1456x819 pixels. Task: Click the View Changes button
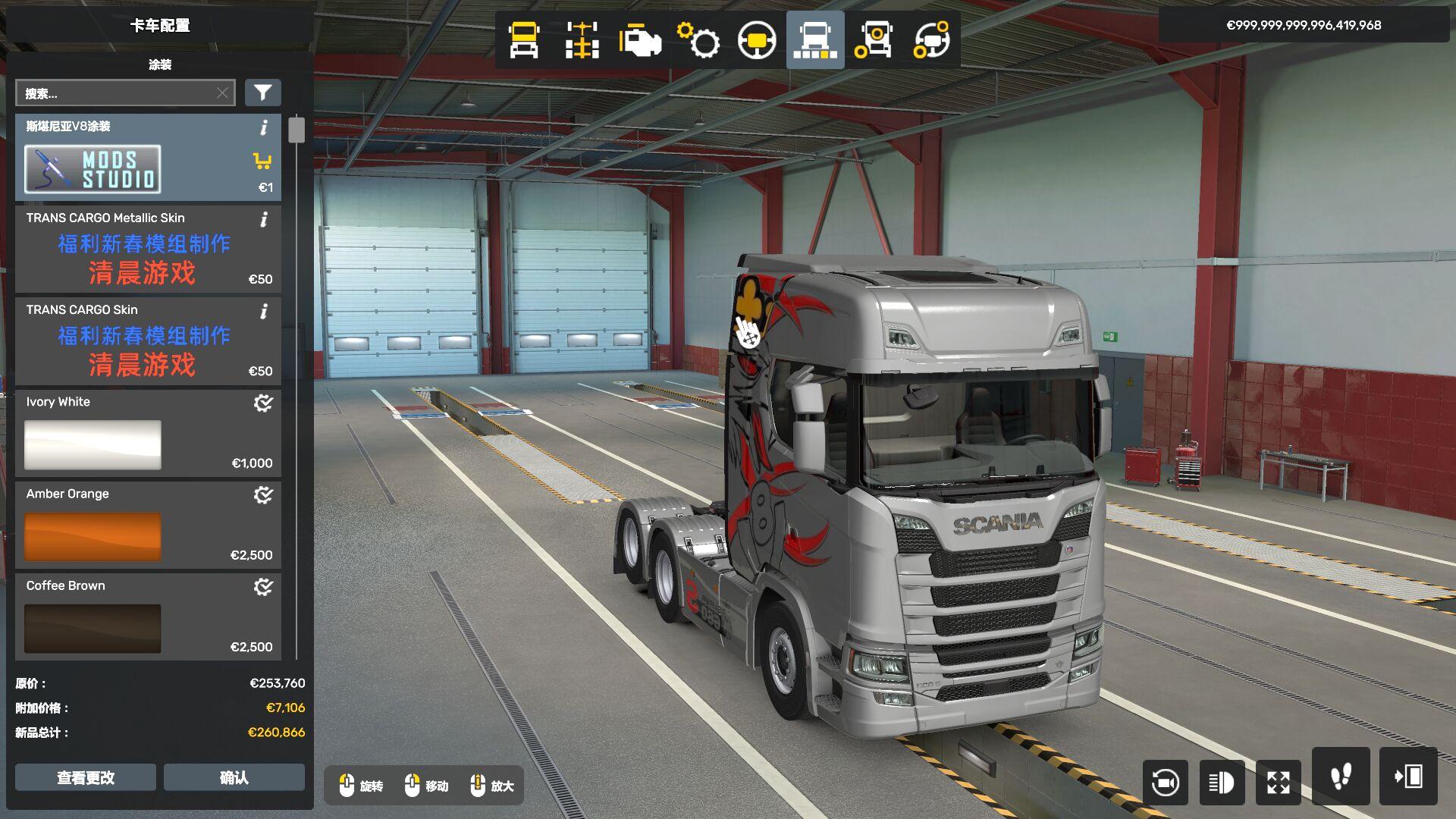coord(86,777)
